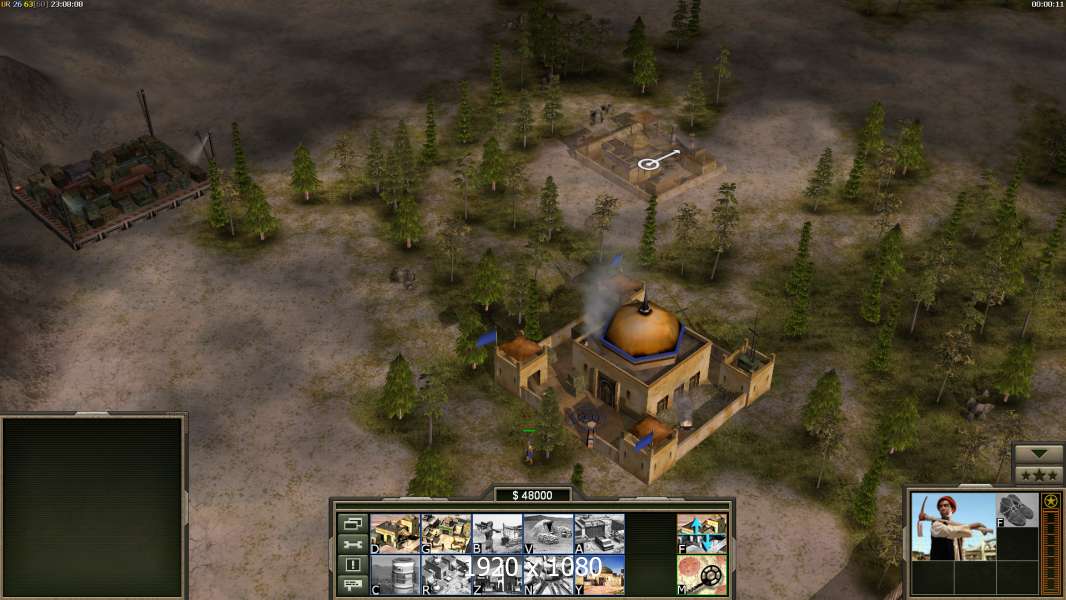
Task: Click the bottom-most left command bar button
Action: tap(352, 586)
